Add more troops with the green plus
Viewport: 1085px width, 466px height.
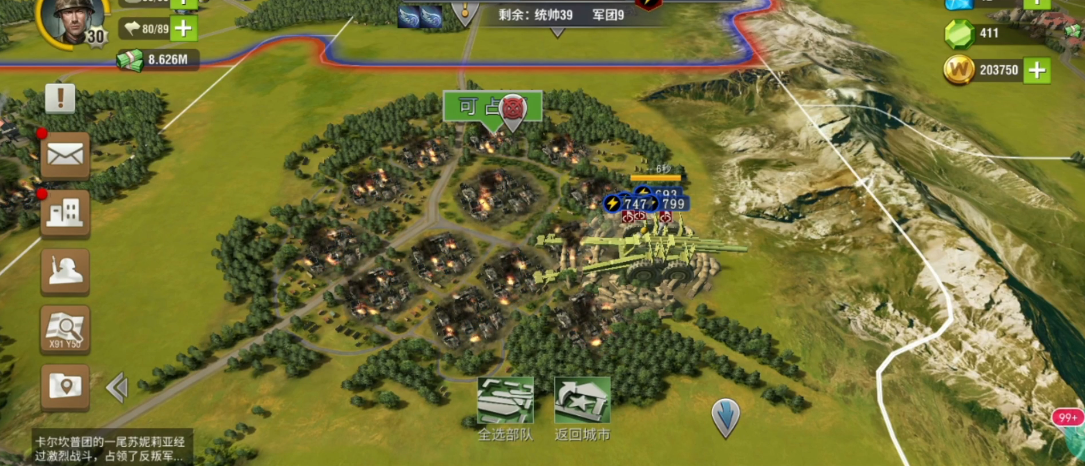[183, 29]
